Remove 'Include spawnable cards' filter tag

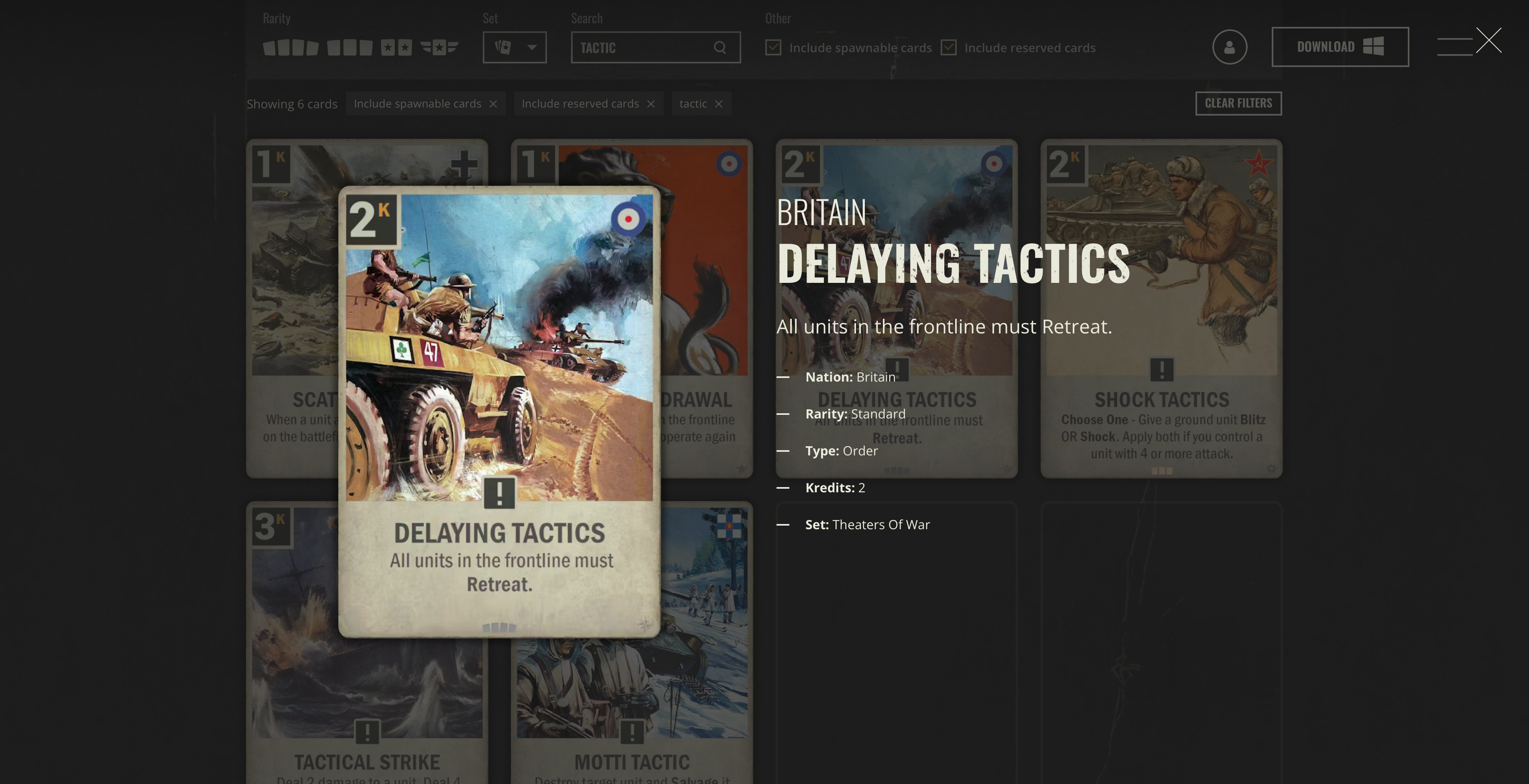[x=493, y=104]
